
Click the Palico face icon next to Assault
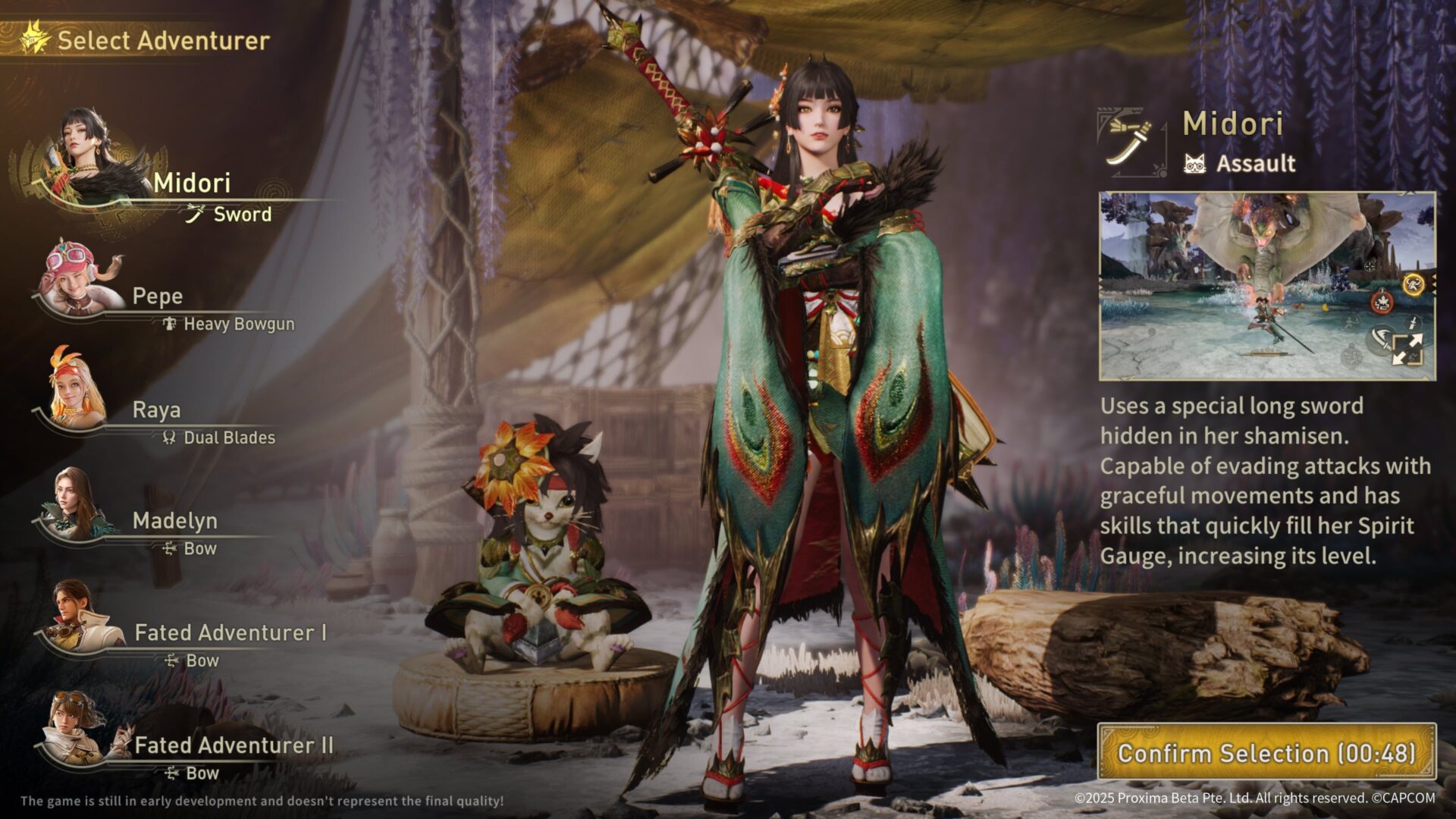tap(1195, 164)
